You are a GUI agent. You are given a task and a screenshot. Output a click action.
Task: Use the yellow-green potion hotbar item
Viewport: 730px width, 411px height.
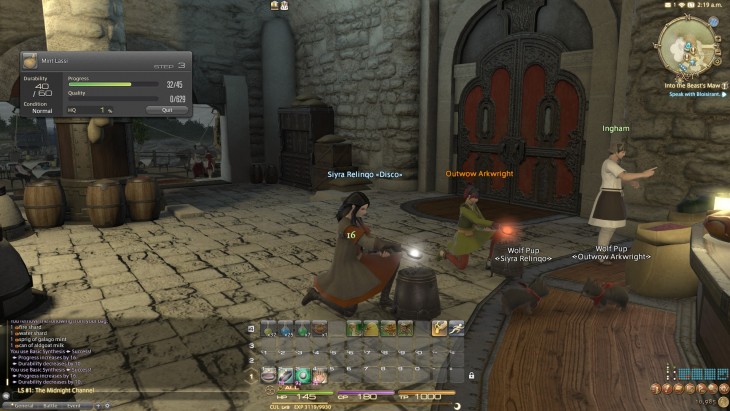coord(269,327)
